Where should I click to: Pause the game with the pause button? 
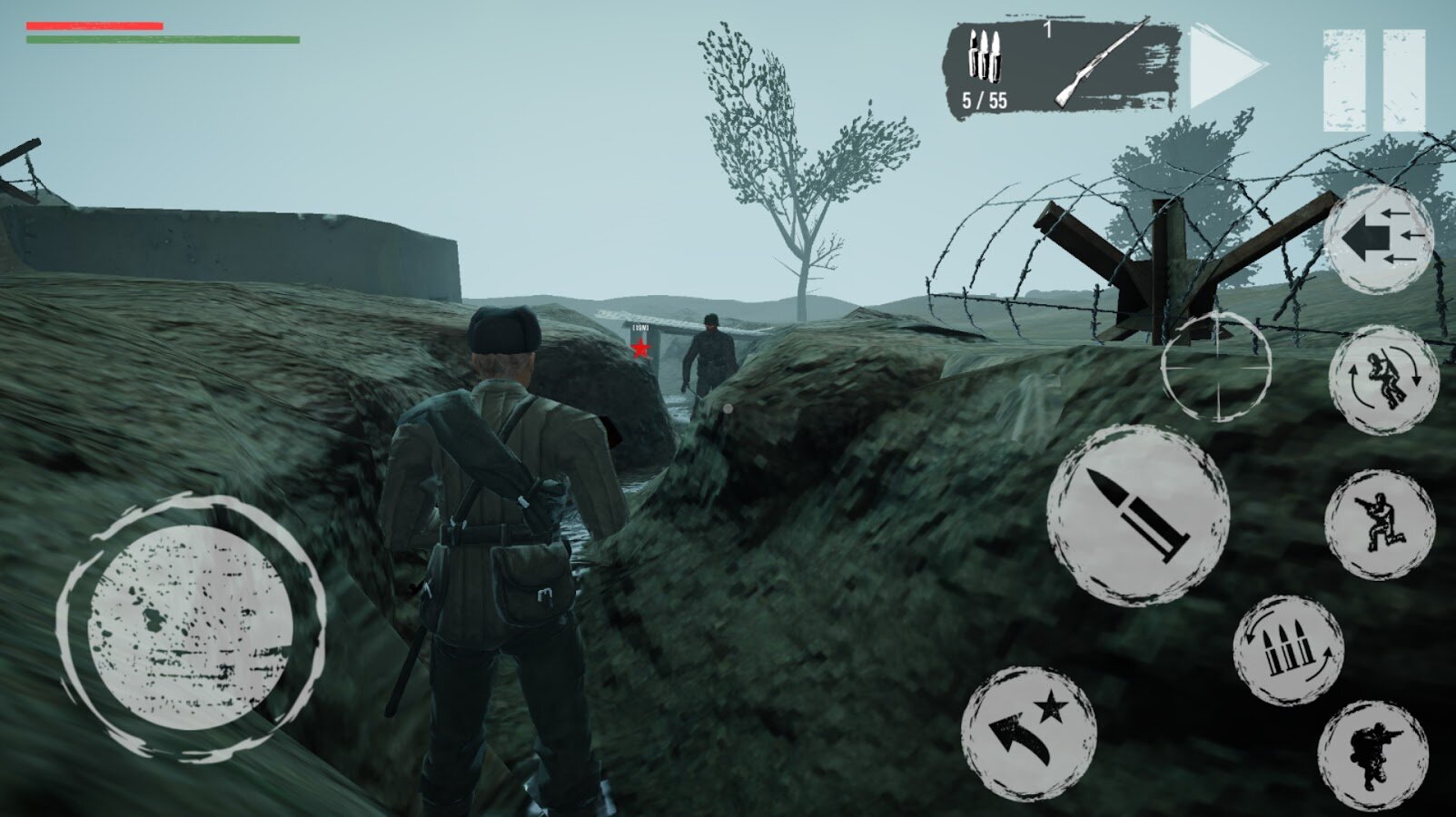click(1374, 80)
